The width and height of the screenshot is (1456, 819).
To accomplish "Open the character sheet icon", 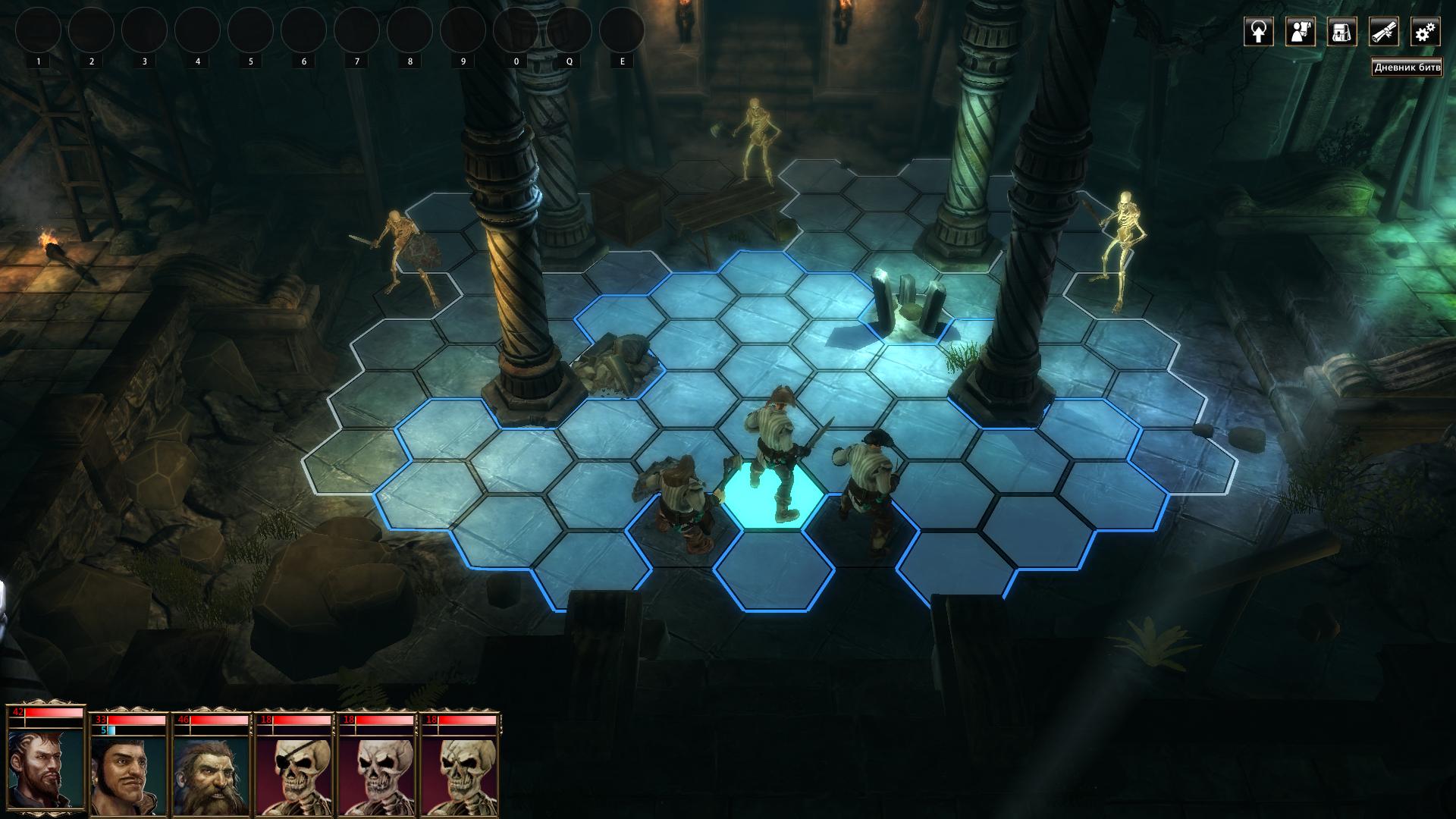I will pyautogui.click(x=1300, y=32).
